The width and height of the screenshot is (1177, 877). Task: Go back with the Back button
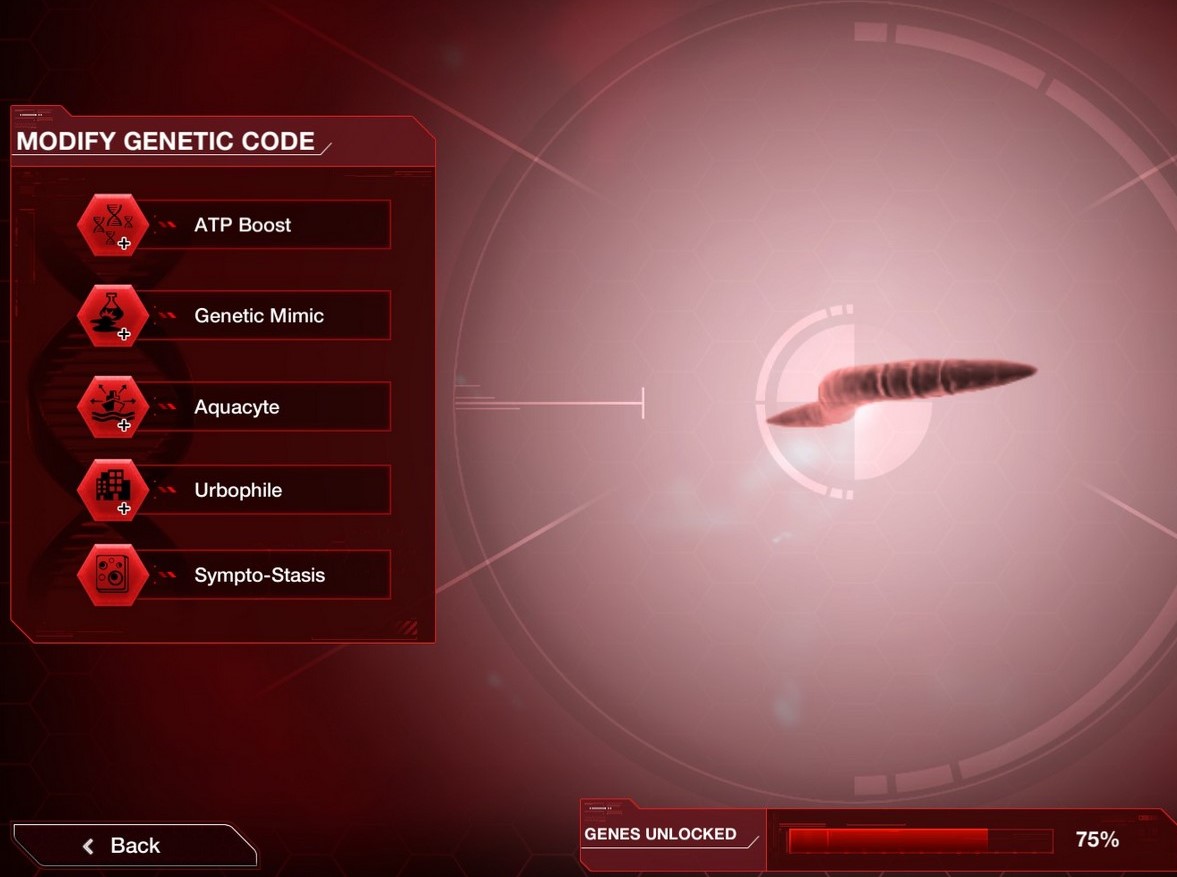[x=134, y=846]
